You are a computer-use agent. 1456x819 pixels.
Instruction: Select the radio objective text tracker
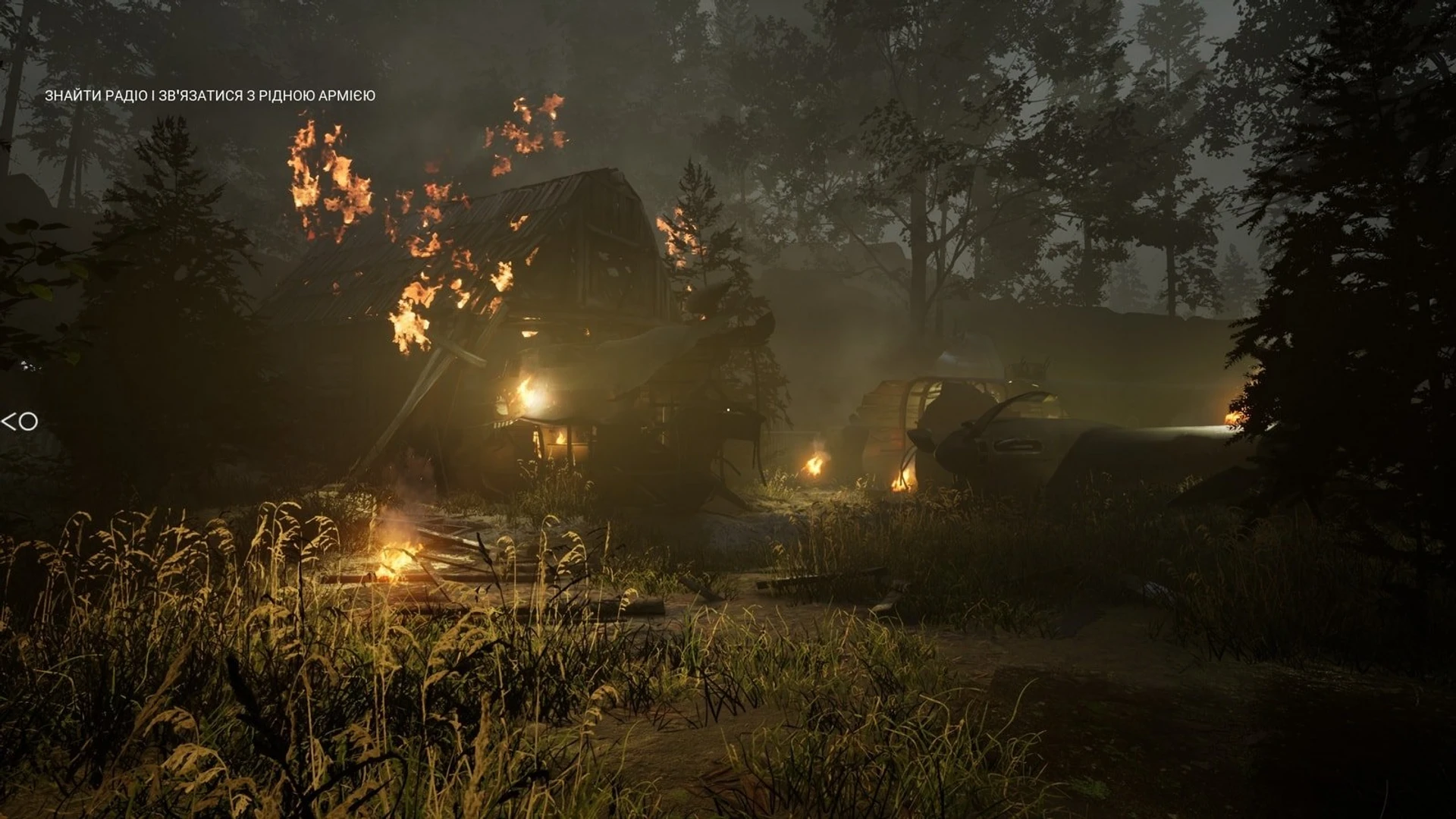tap(210, 96)
